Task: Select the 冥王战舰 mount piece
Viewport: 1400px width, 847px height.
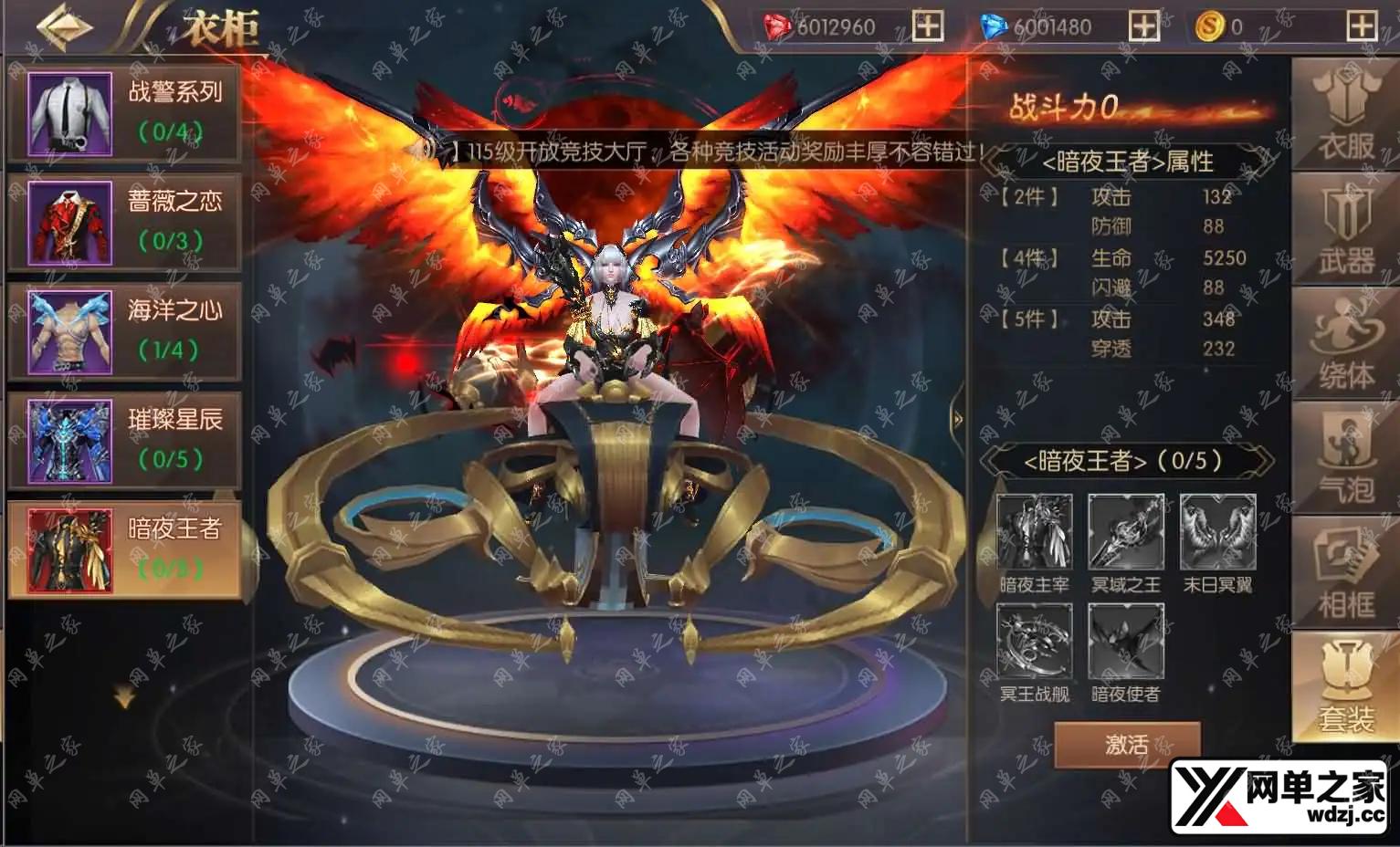Action: click(x=1034, y=642)
